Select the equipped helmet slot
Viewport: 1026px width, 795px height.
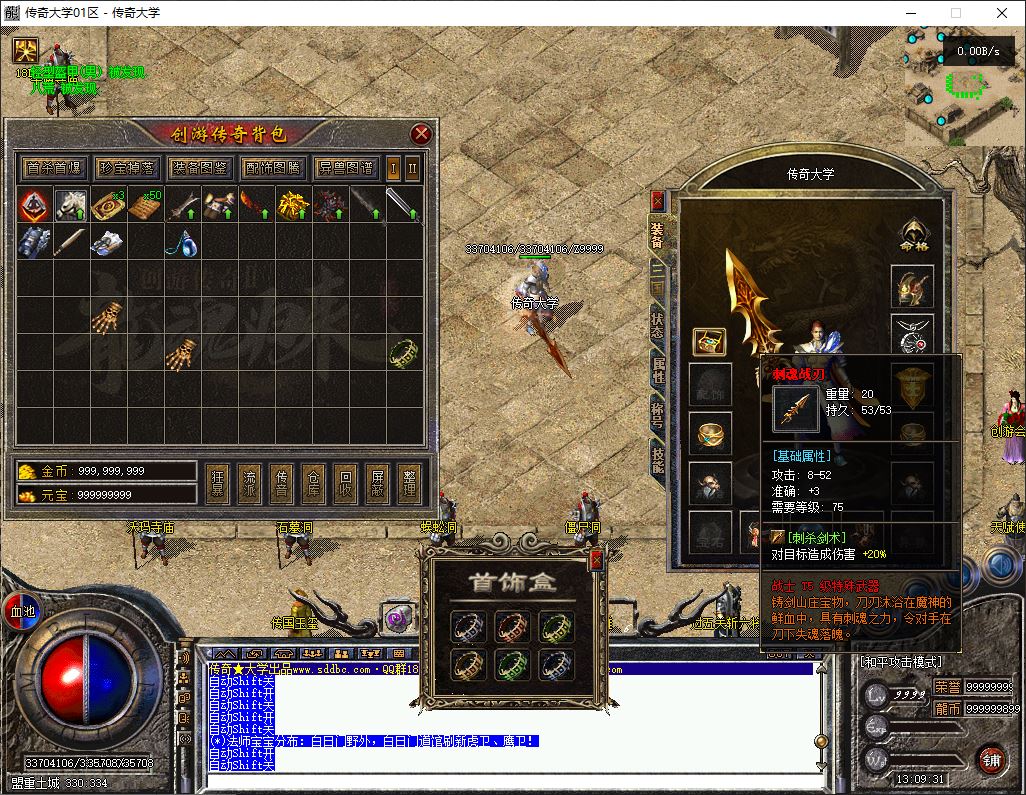pyautogui.click(x=911, y=286)
